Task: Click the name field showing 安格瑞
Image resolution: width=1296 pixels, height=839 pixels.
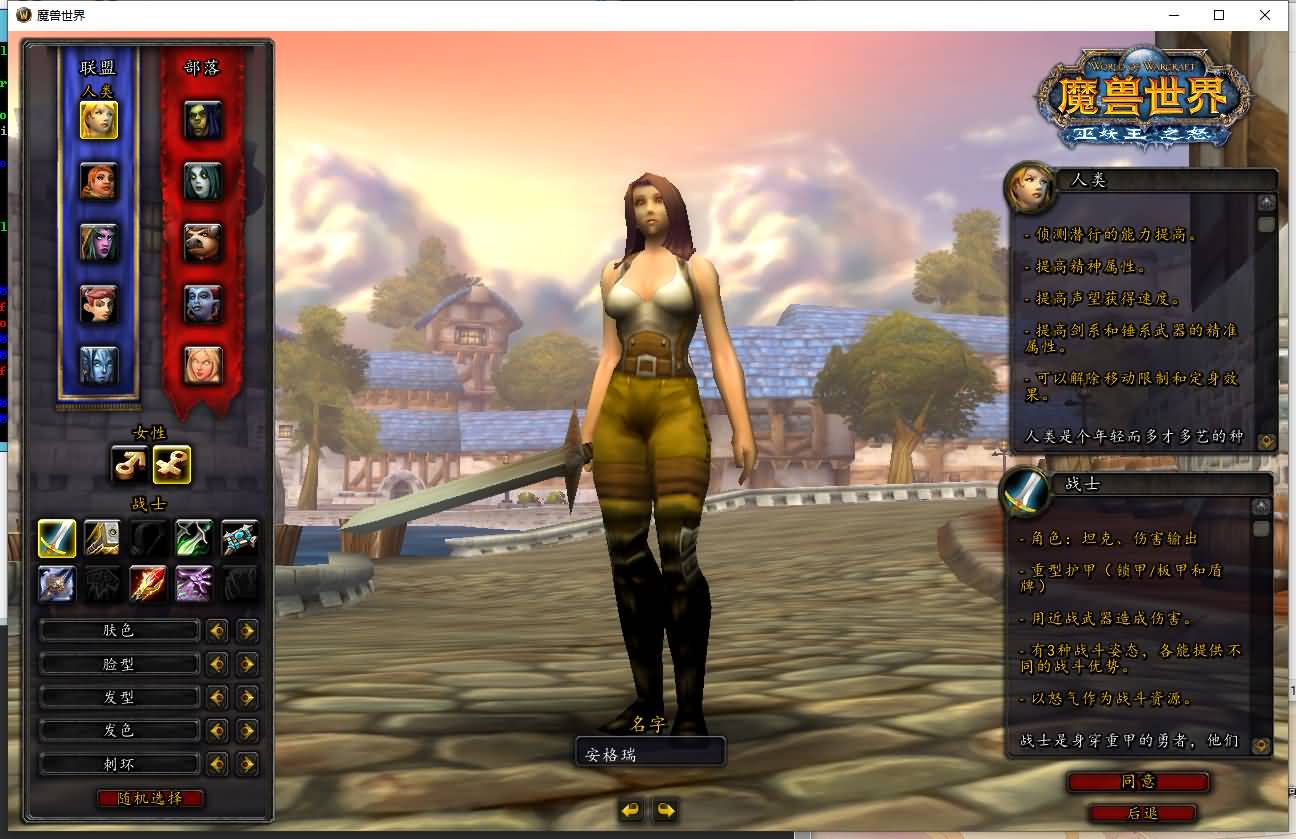Action: (649, 752)
